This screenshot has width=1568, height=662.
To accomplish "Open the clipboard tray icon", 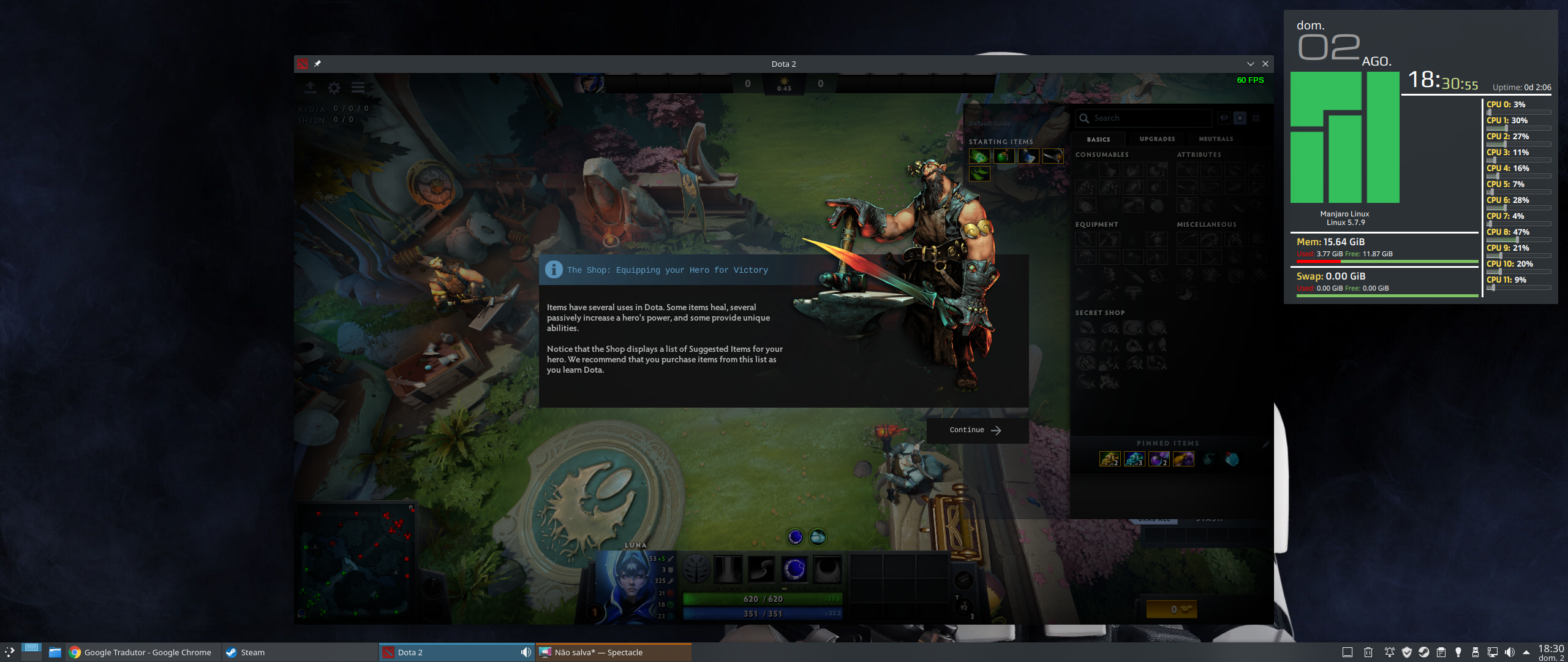I will tap(1442, 652).
